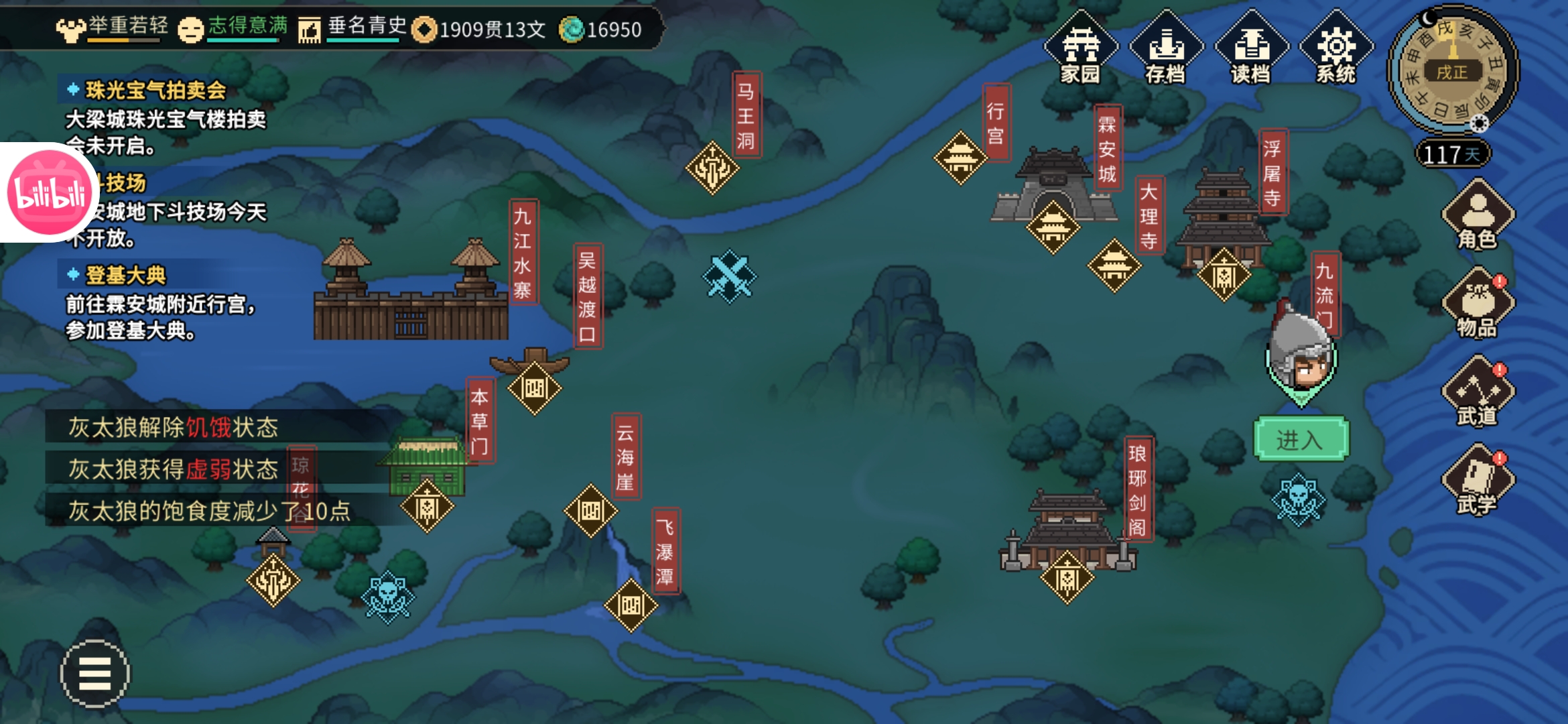The image size is (1568, 724).
Task: Select the 霖安城 city marker
Action: (1053, 227)
